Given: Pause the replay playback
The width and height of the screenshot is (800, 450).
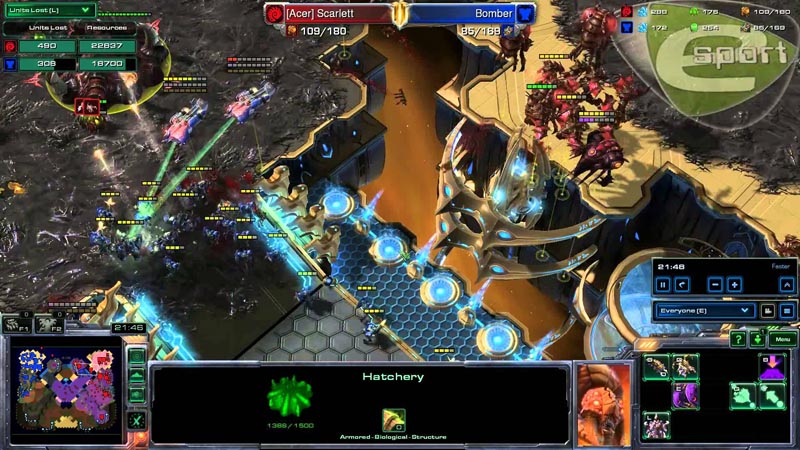Looking at the screenshot, I should (664, 285).
